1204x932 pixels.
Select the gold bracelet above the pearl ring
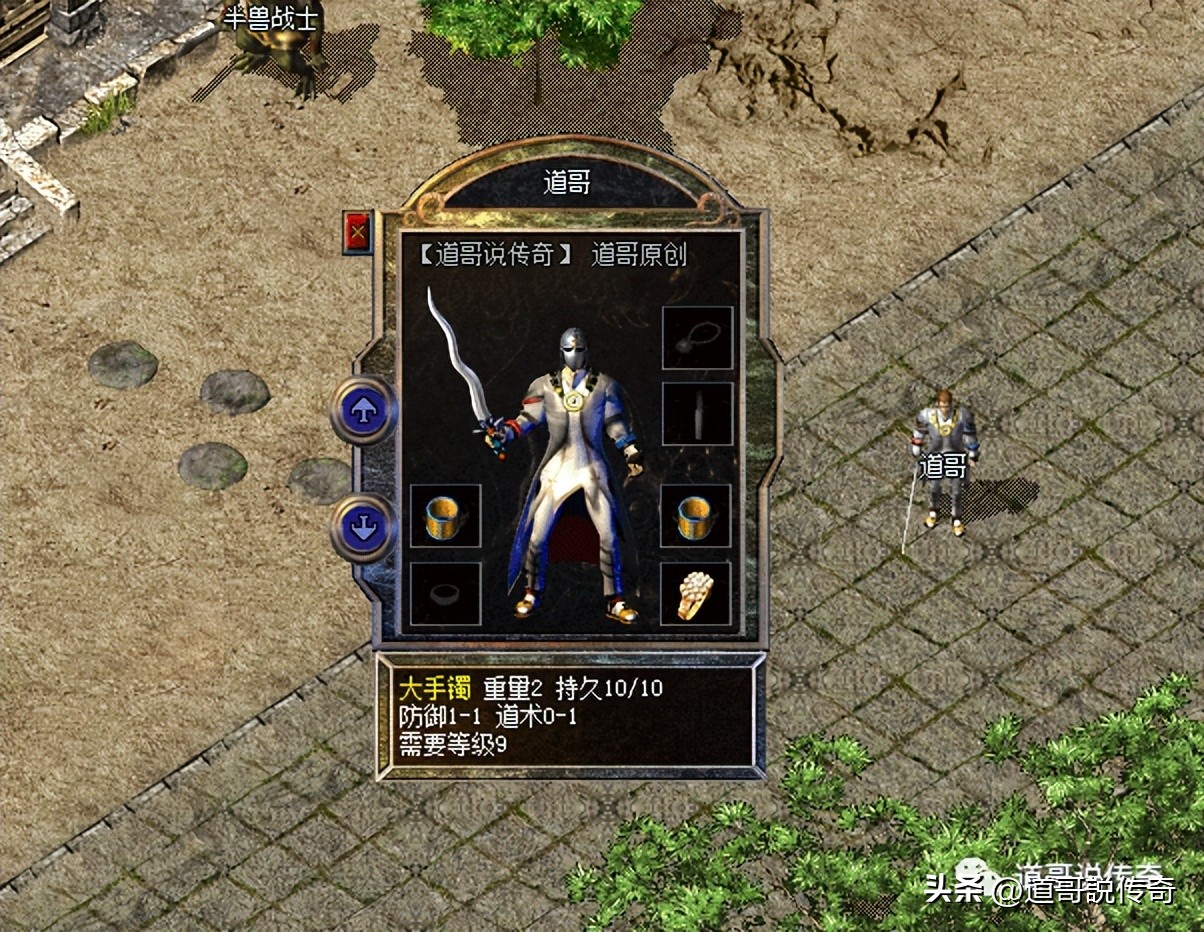(696, 516)
